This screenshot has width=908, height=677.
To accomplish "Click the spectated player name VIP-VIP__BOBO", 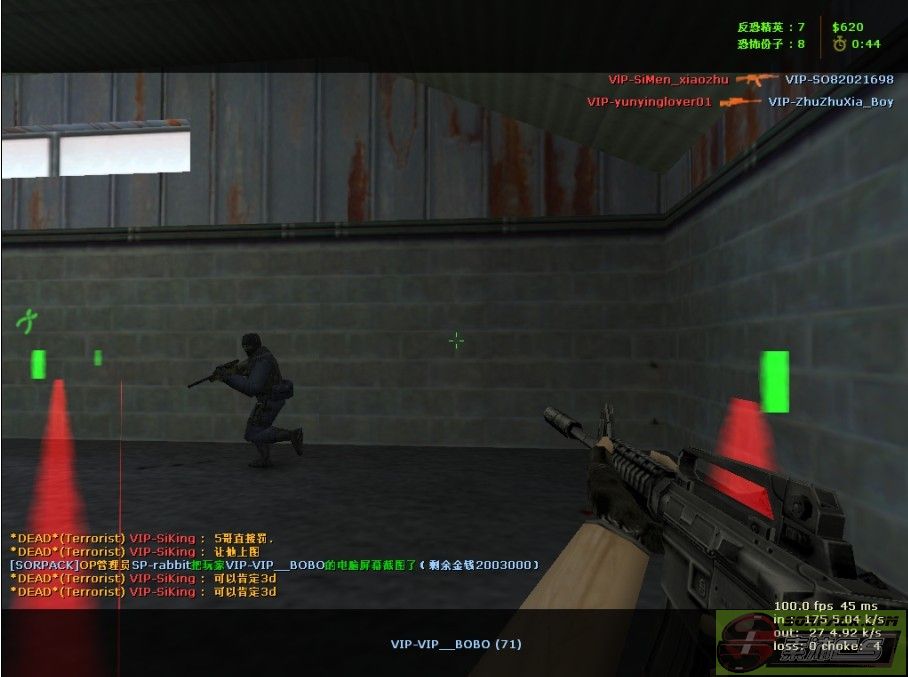I will pyautogui.click(x=455, y=644).
